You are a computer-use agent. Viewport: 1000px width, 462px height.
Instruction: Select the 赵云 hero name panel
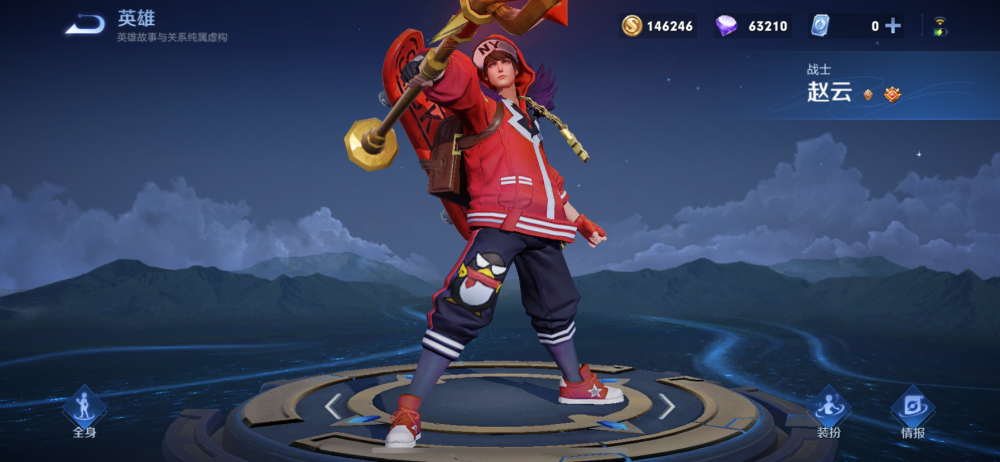click(855, 86)
